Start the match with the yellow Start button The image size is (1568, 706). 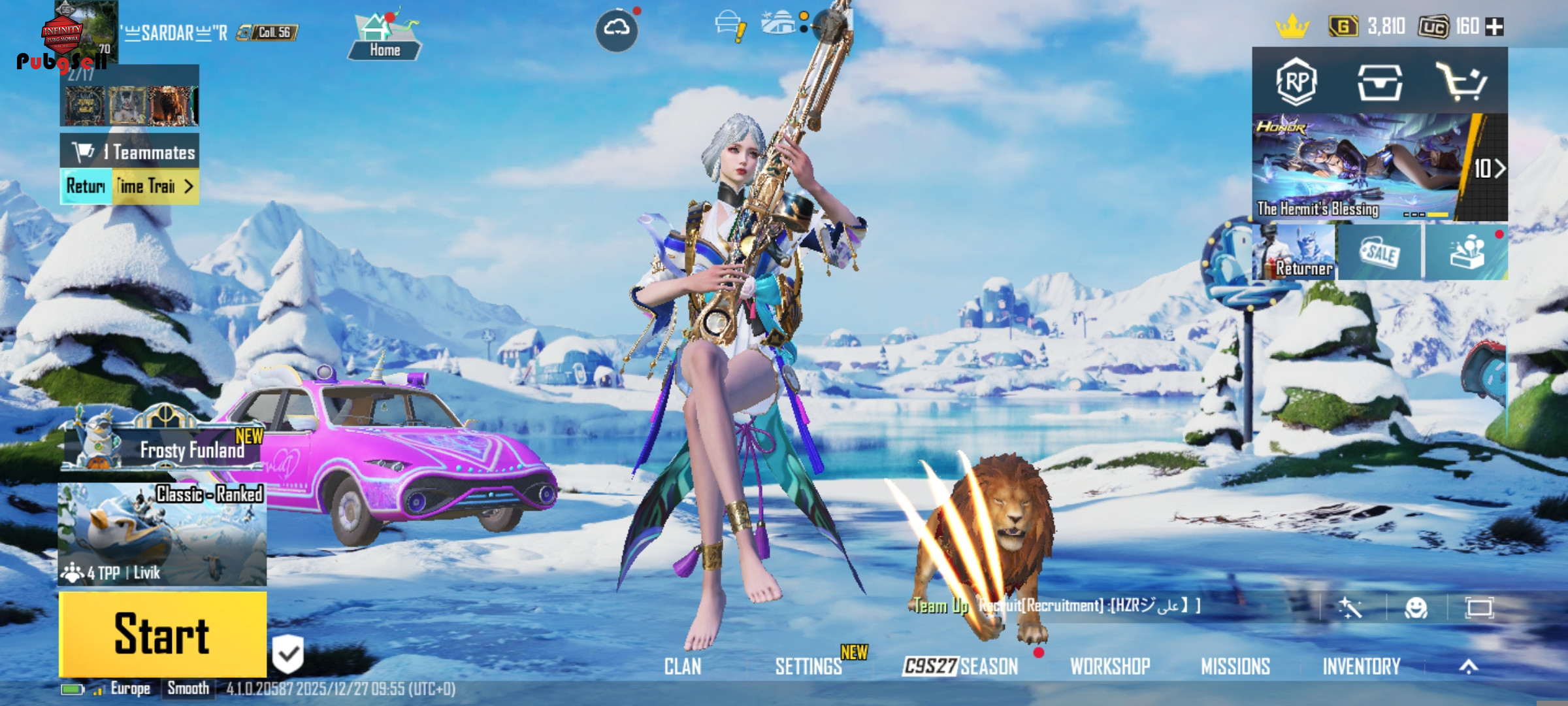point(163,633)
